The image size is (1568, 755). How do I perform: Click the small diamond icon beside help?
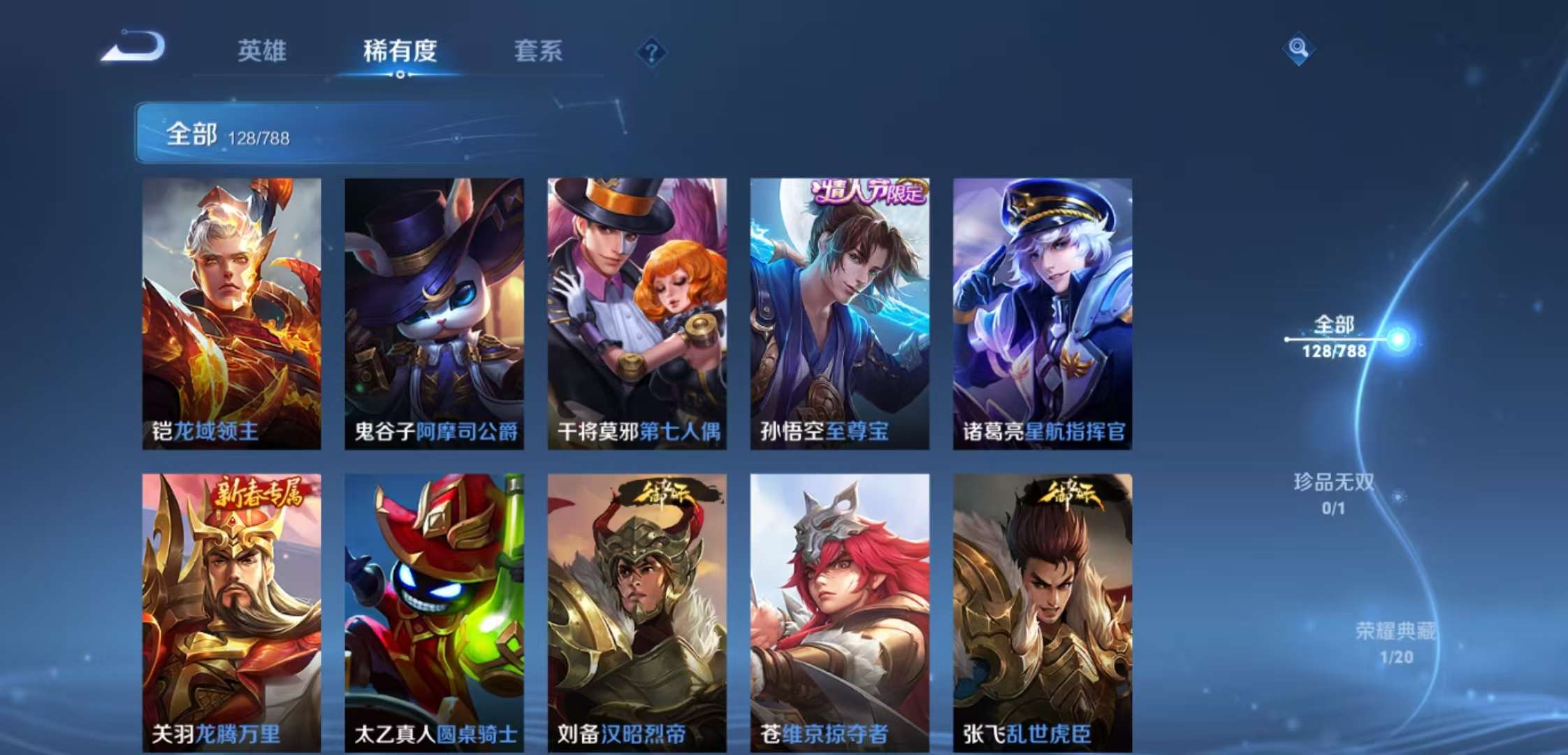651,50
